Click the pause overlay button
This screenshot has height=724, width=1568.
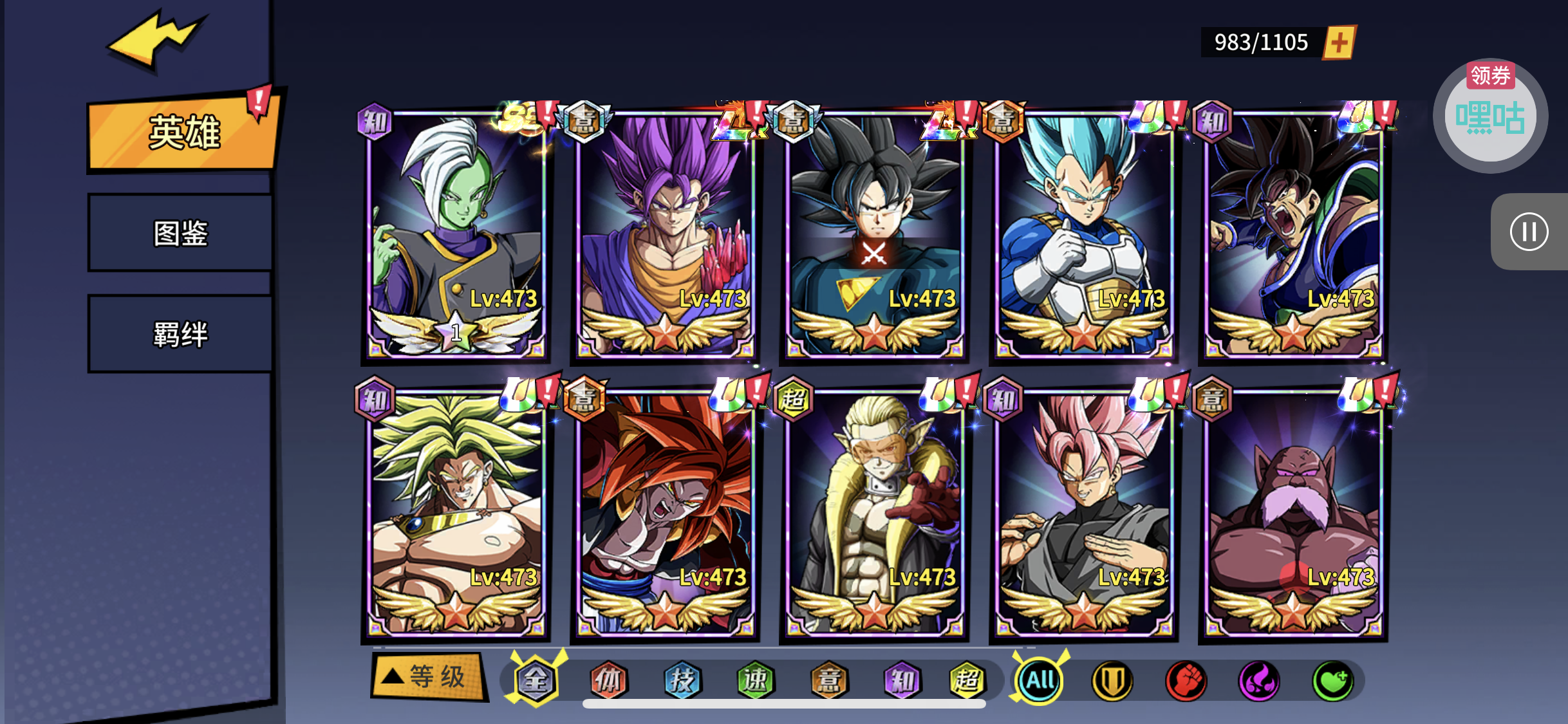click(1529, 232)
